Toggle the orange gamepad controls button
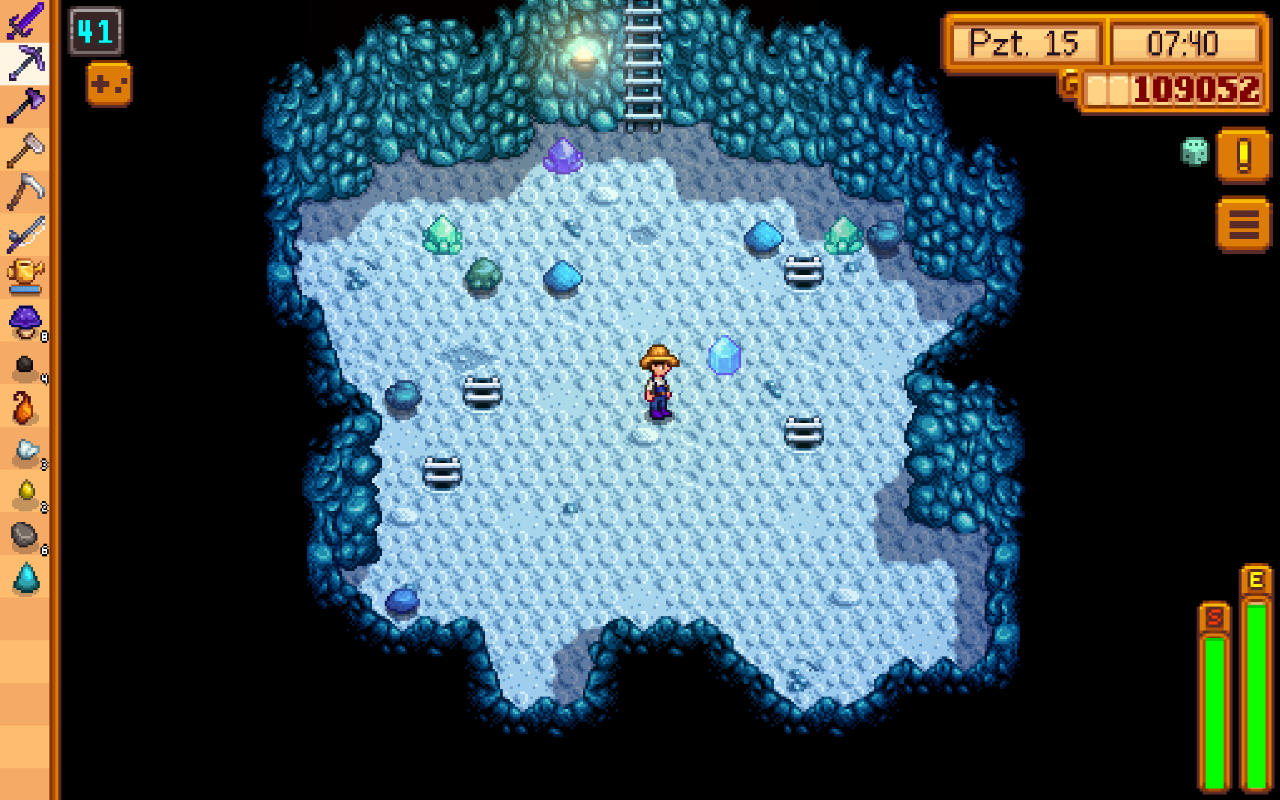This screenshot has height=800, width=1280. pyautogui.click(x=109, y=85)
